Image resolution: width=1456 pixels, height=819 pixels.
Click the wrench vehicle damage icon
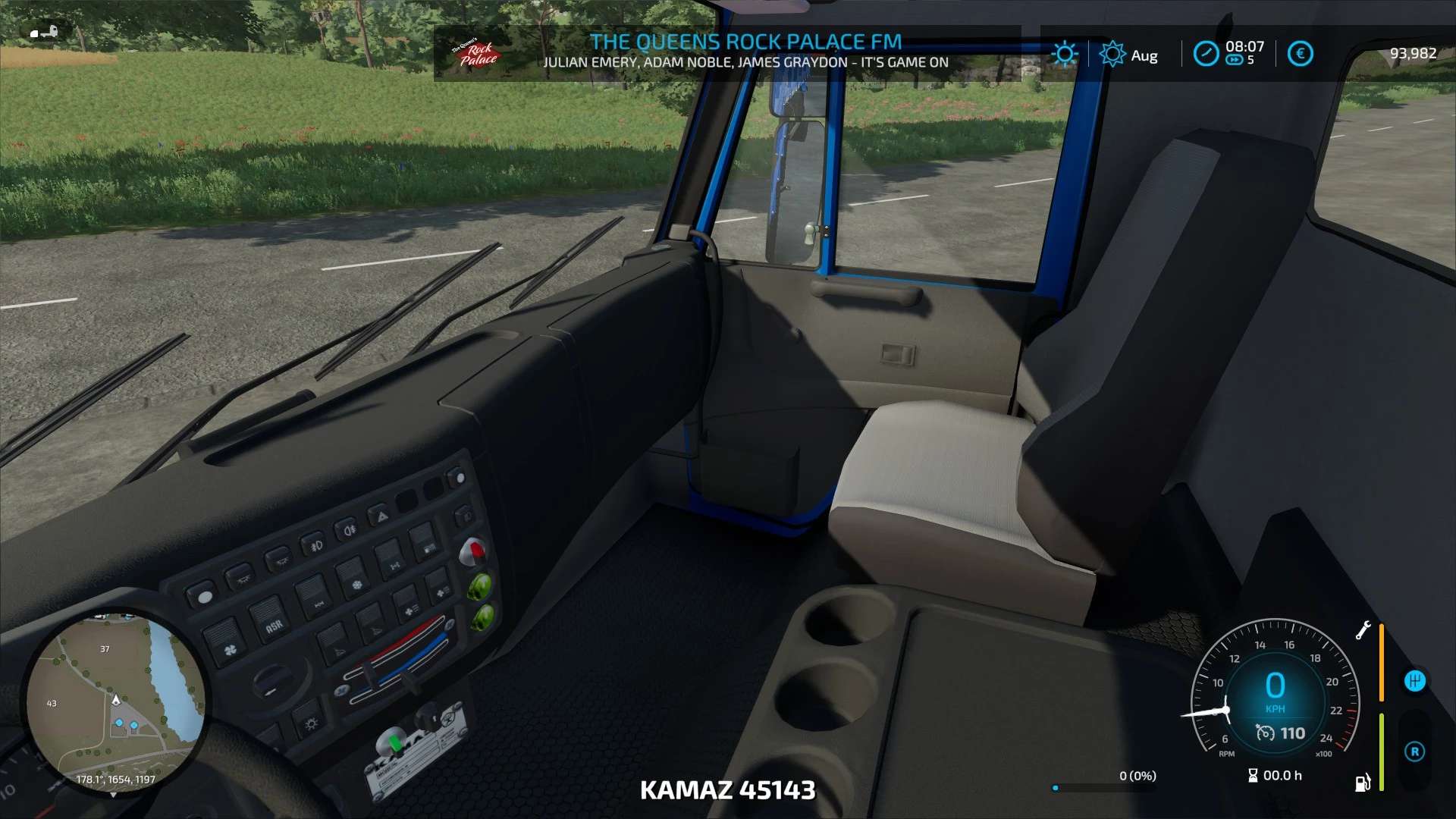[x=1363, y=630]
